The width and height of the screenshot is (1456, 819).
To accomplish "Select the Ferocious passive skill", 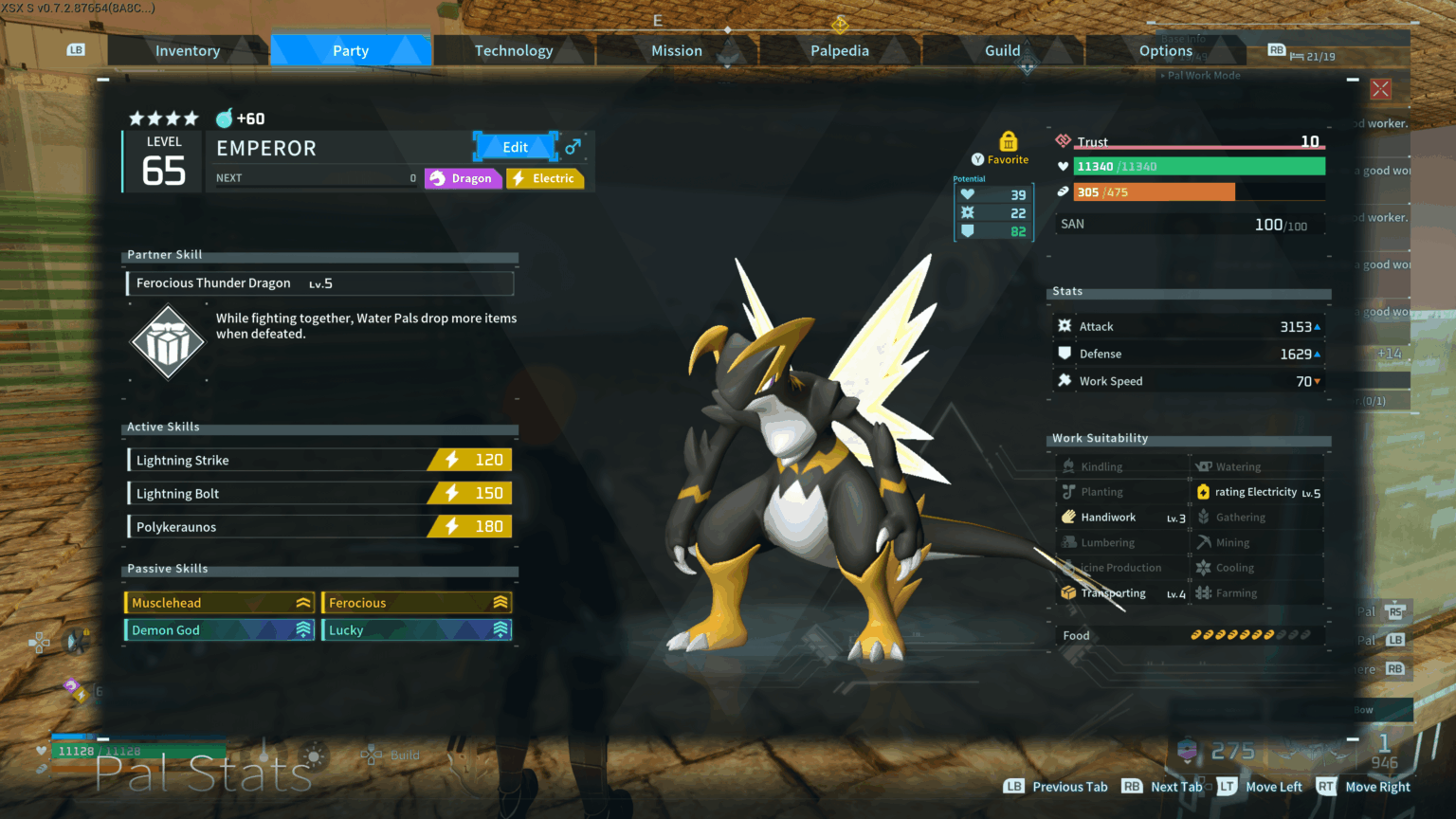I will point(416,602).
